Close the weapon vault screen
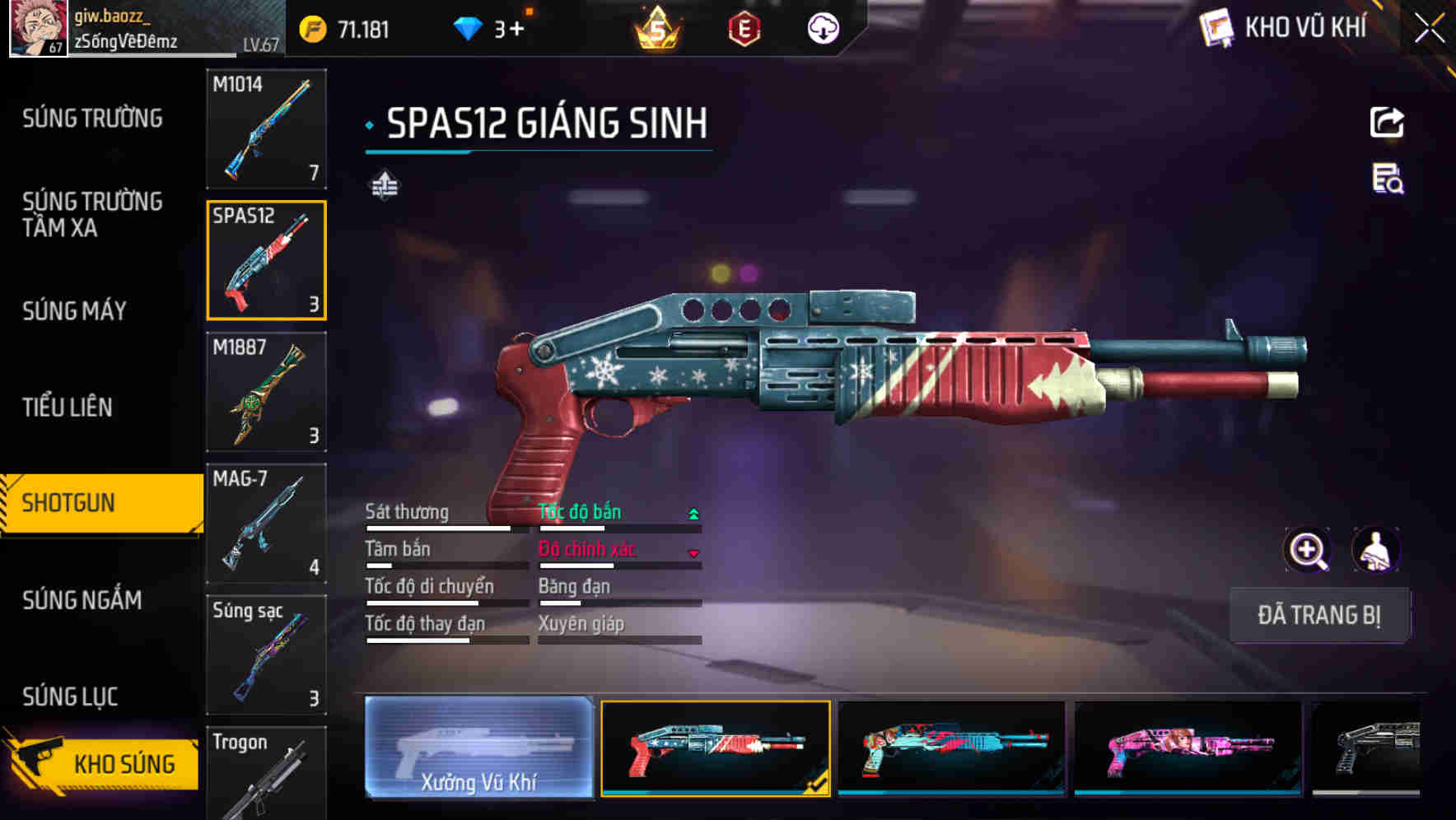Image resolution: width=1456 pixels, height=820 pixels. point(1430,29)
